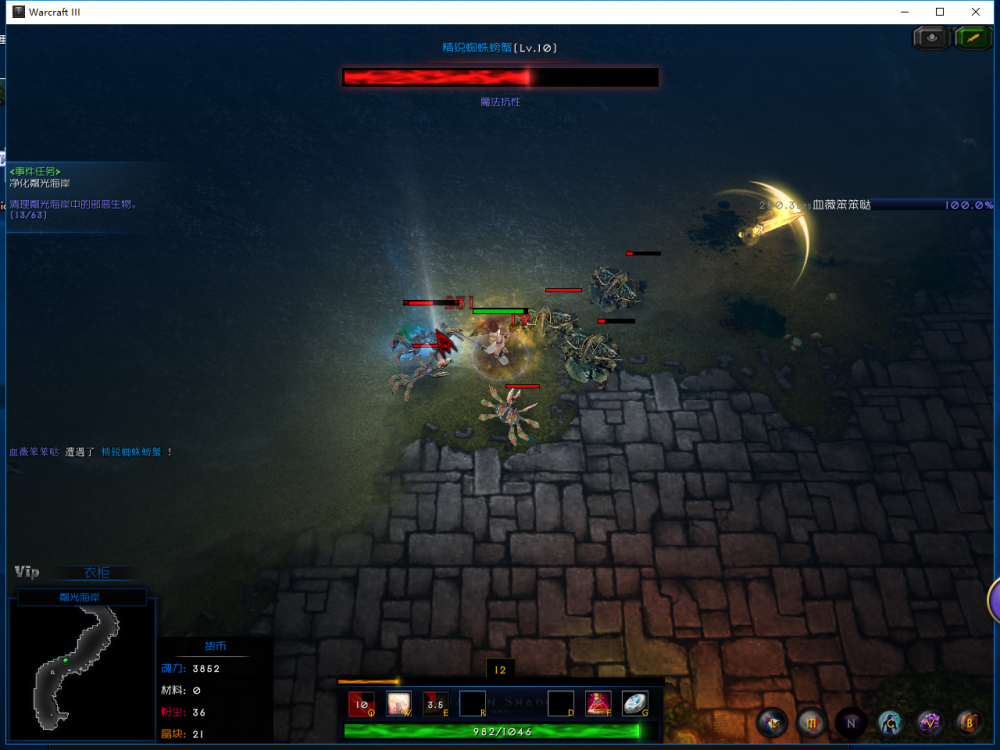Image resolution: width=1000 pixels, height=750 pixels.
Task: Close the Warcraft III window
Action: (x=976, y=12)
